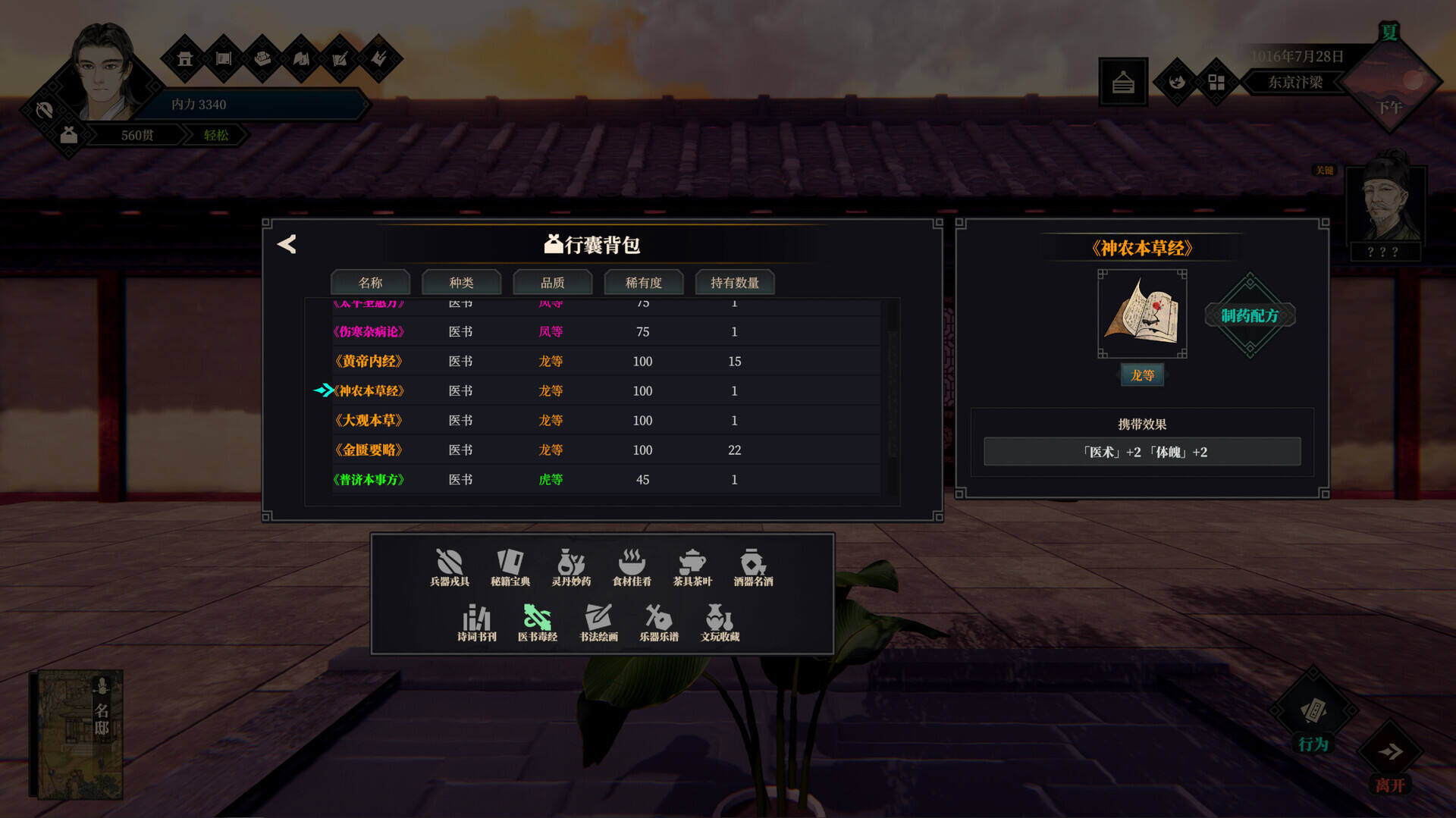Viewport: 1456px width, 818px height.
Task: Switch to 食材佳肴 category
Action: pos(632,568)
